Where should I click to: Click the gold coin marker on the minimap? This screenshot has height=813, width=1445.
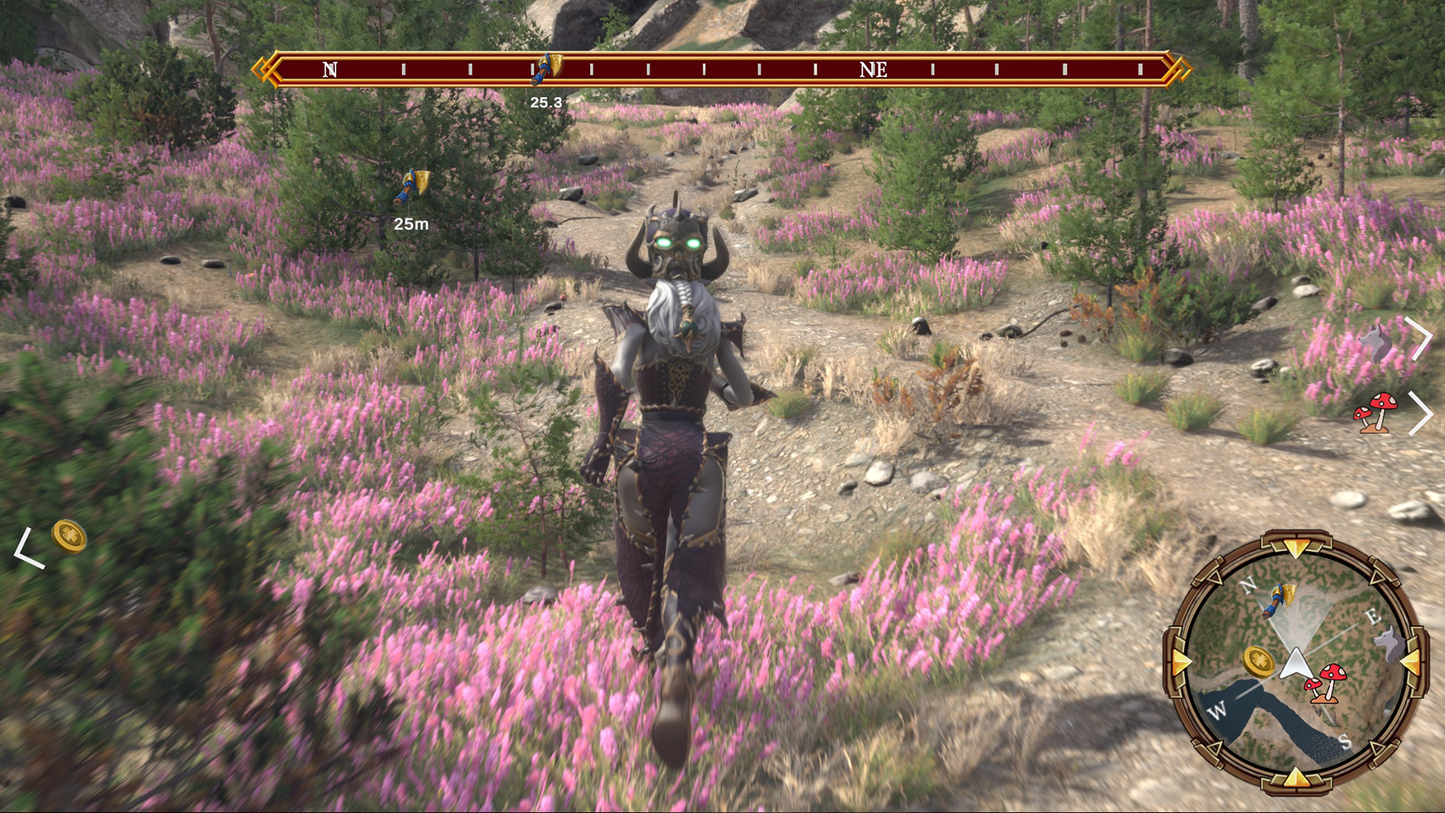[x=1259, y=661]
